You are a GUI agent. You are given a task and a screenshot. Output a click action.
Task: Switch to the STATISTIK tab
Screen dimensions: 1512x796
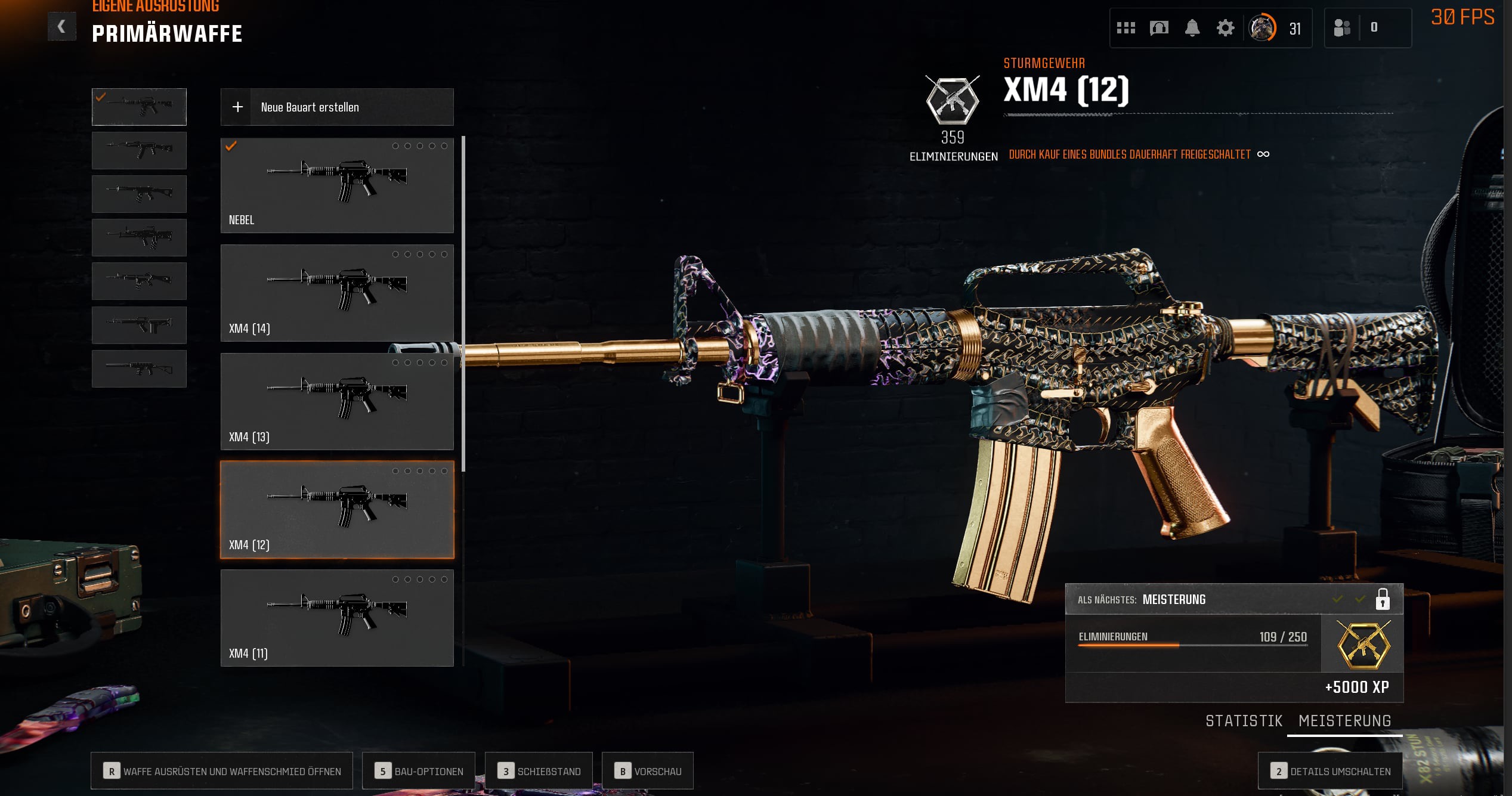click(x=1244, y=721)
